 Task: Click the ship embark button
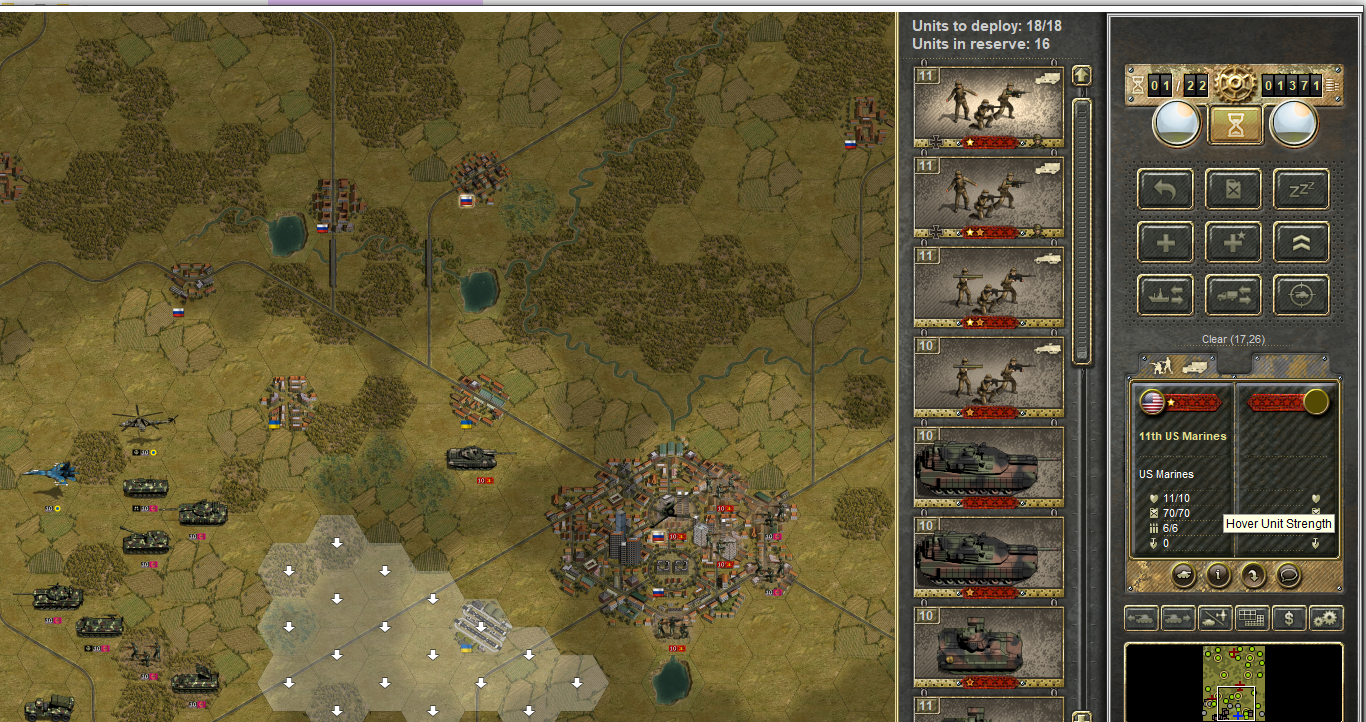[1165, 295]
